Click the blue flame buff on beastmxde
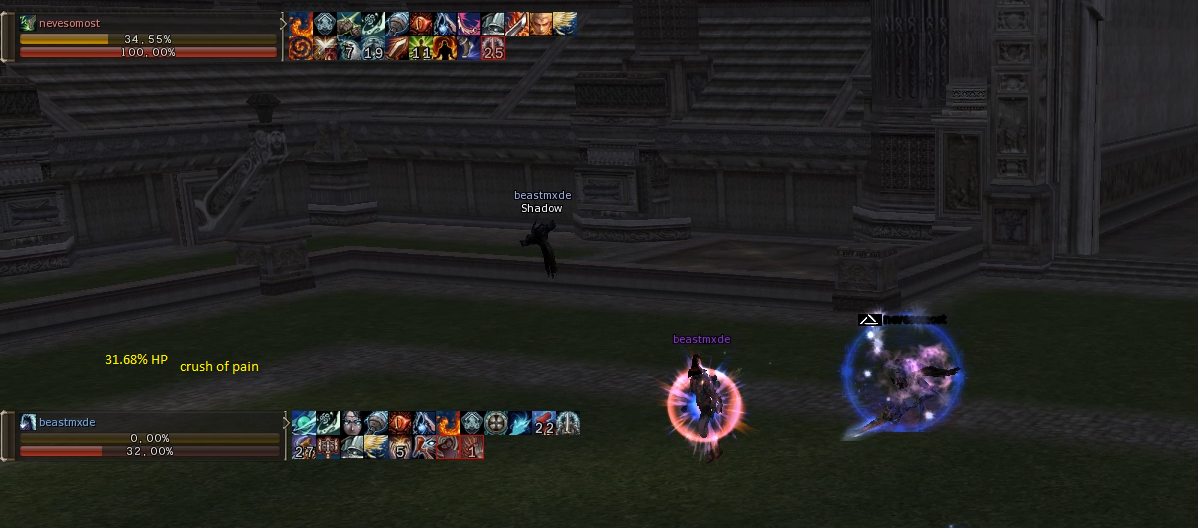Image resolution: width=1198 pixels, height=528 pixels. 520,423
